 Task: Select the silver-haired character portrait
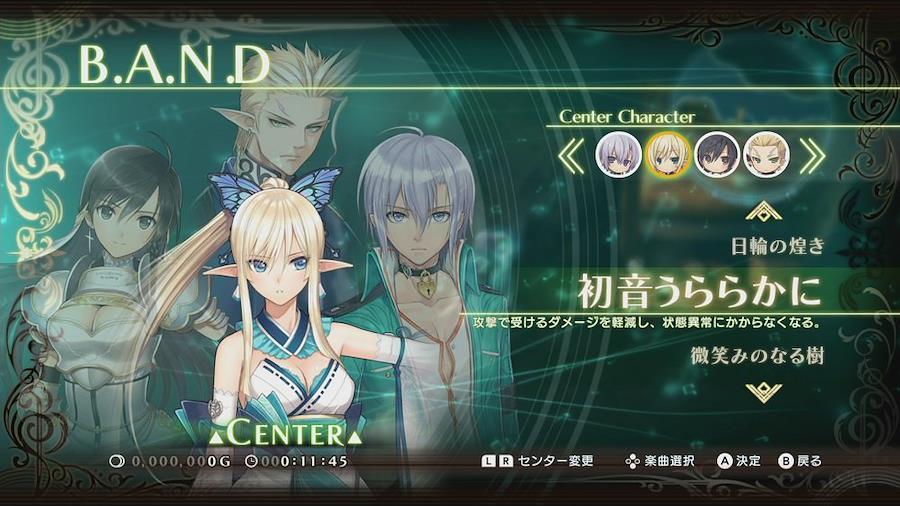(x=618, y=154)
